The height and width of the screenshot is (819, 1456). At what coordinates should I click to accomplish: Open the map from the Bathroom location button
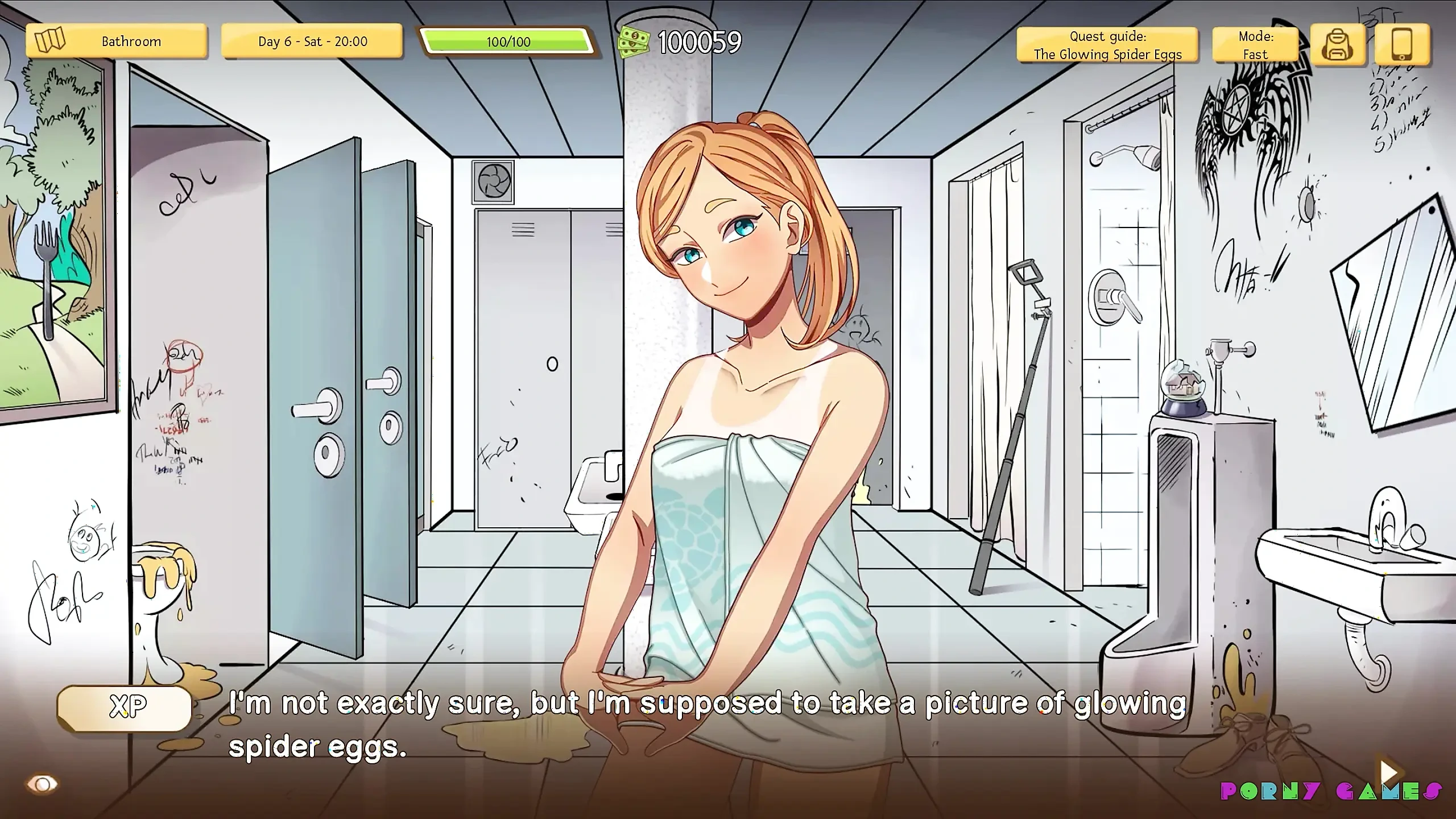click(116, 42)
